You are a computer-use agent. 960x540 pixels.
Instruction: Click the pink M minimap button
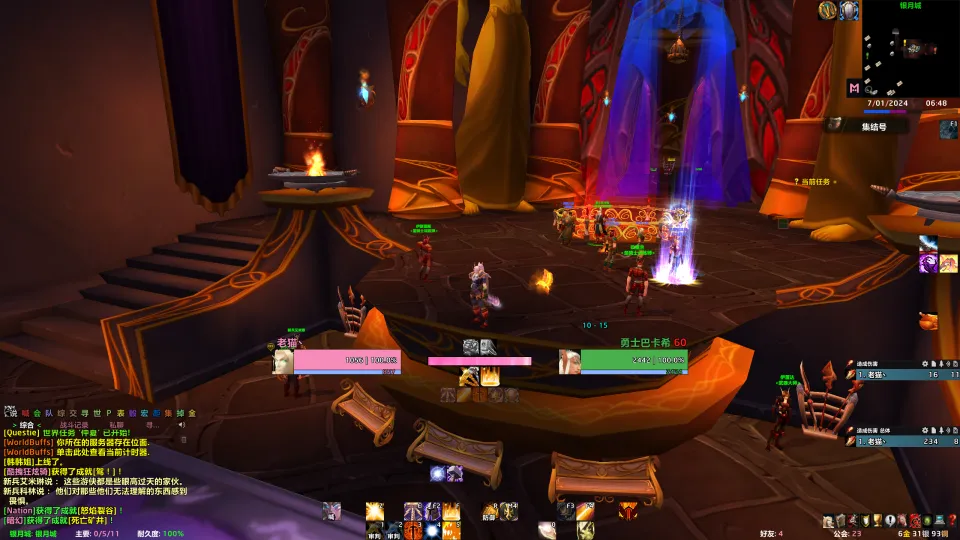854,88
